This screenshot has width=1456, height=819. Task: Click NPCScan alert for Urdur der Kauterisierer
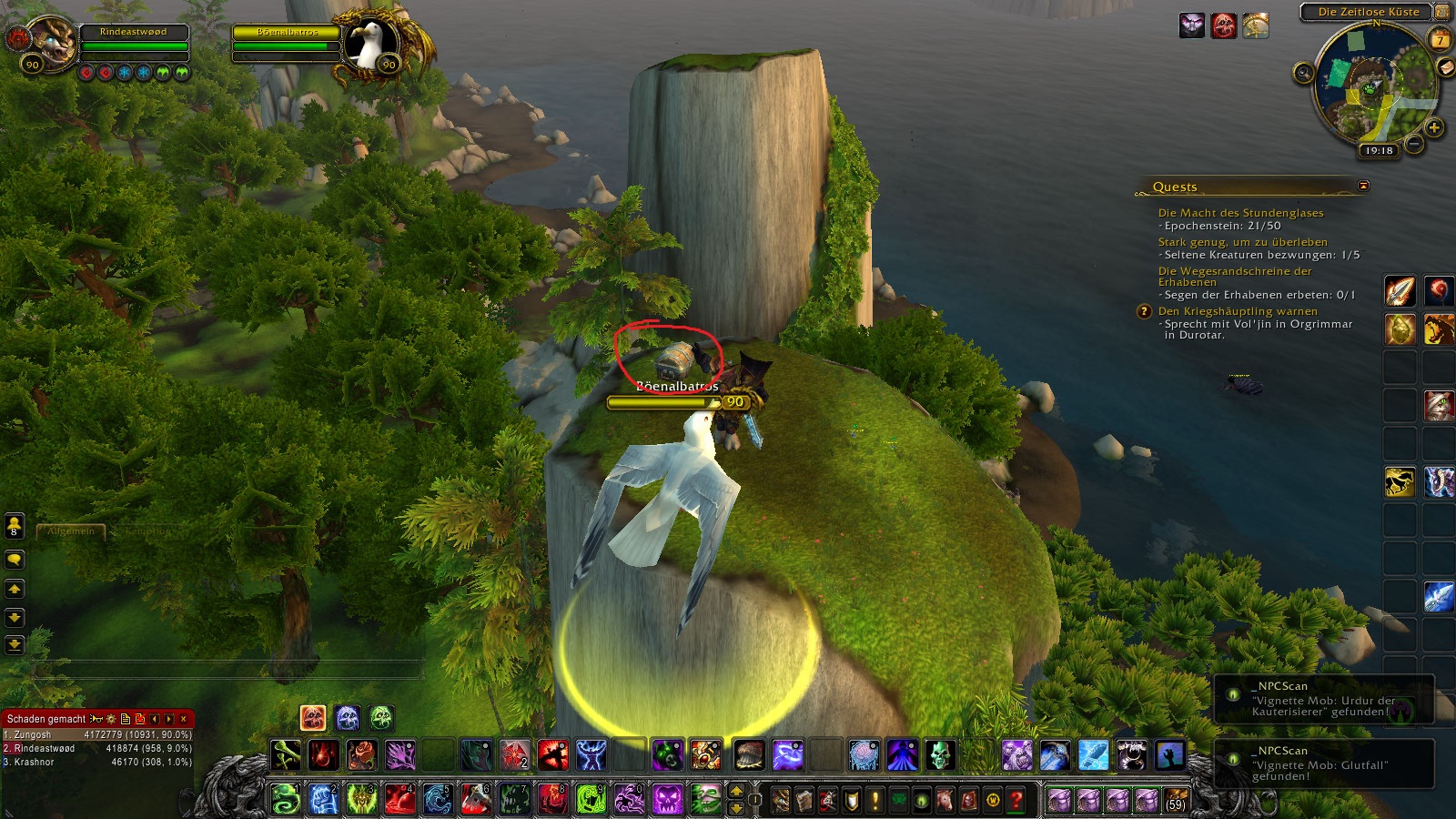(1324, 699)
